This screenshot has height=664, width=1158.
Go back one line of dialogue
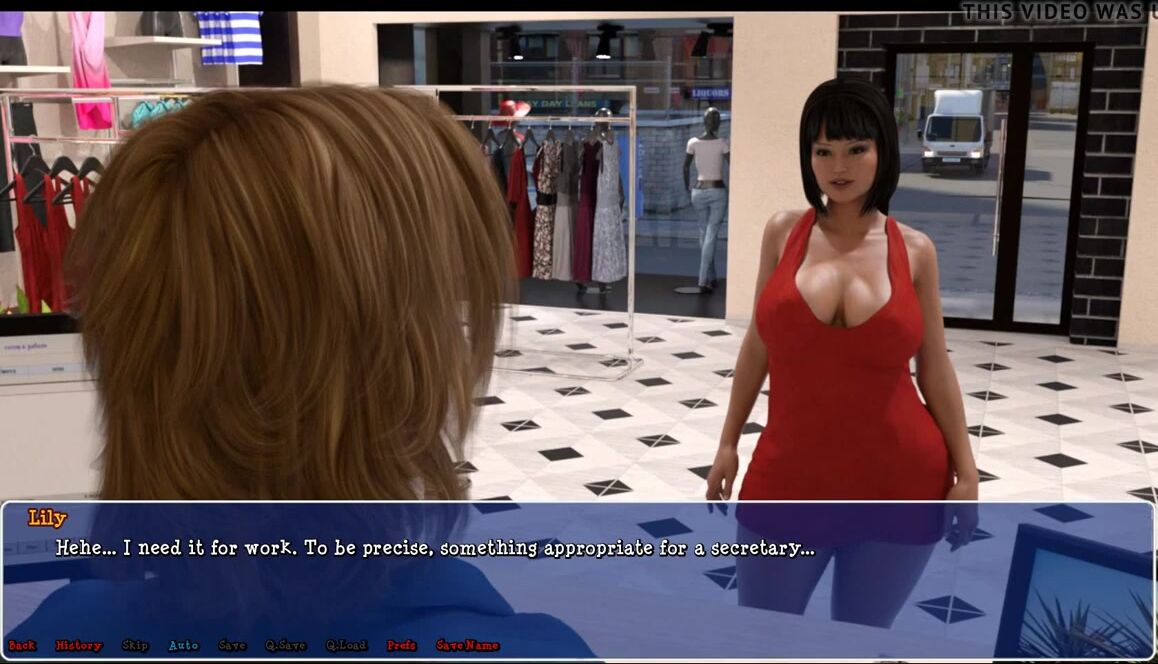(x=22, y=646)
